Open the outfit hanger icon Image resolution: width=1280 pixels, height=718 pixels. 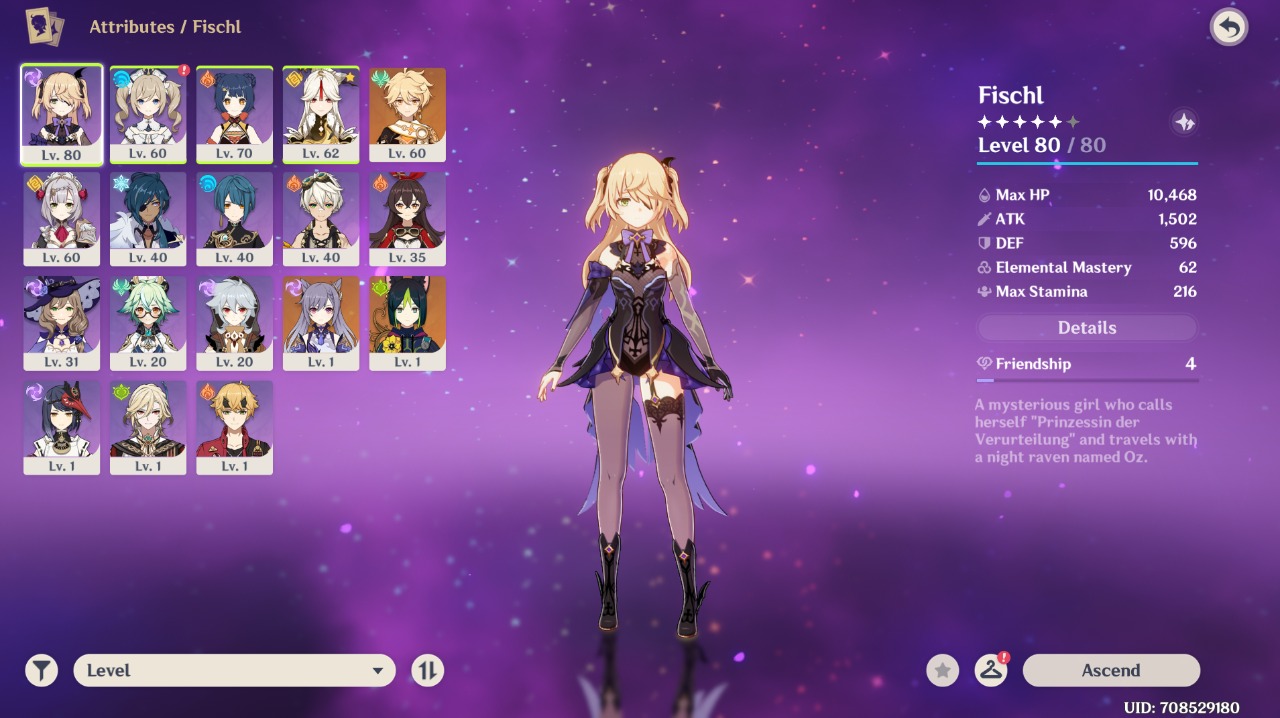click(x=991, y=670)
